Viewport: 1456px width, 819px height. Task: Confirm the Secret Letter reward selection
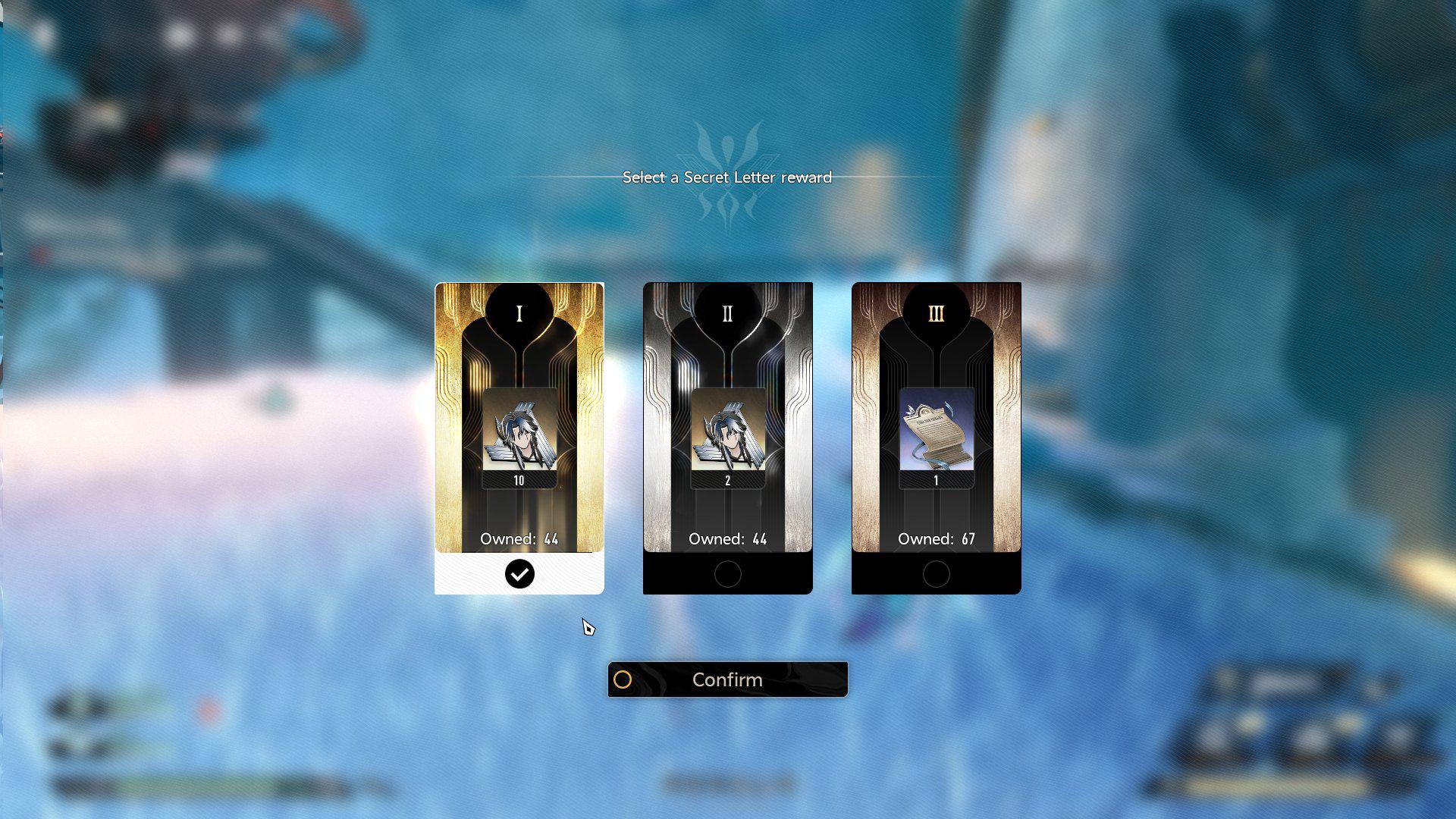pos(727,679)
